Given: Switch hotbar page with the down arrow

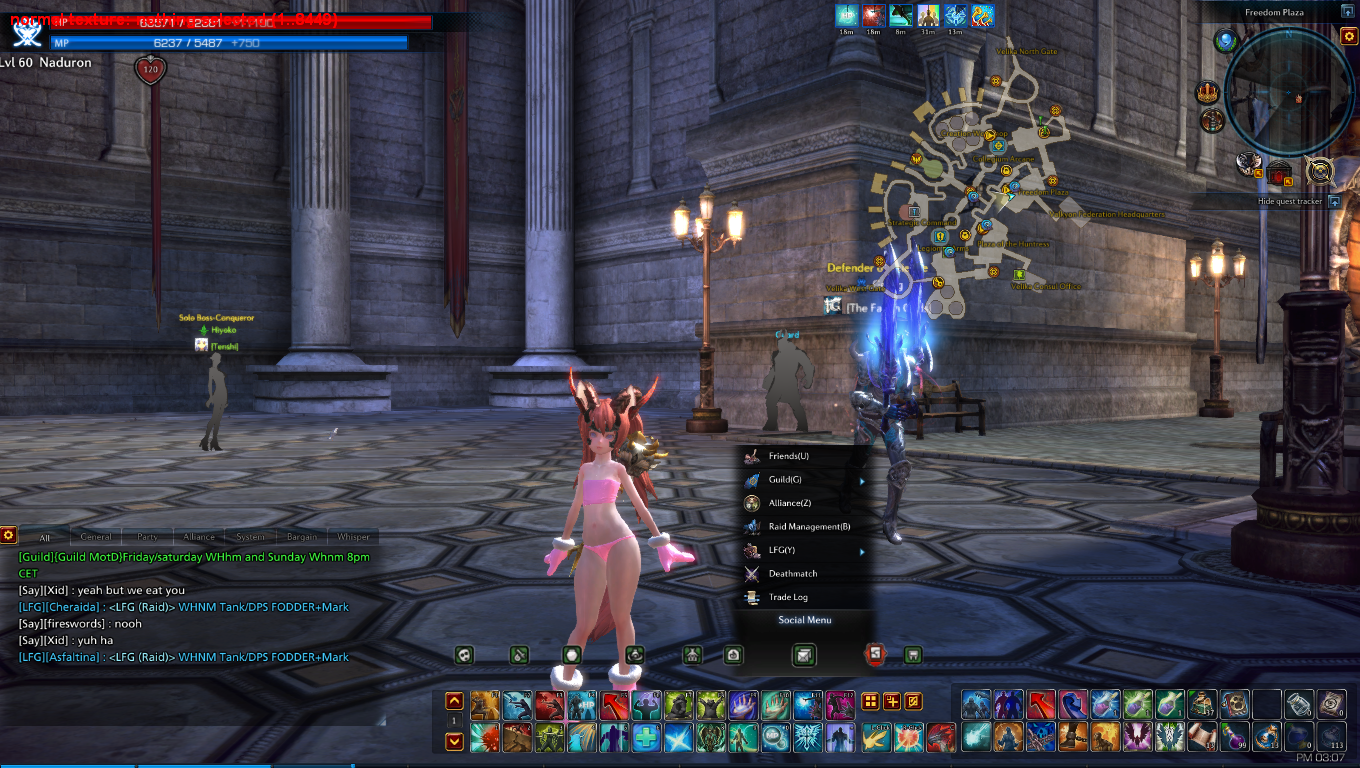Looking at the screenshot, I should click(x=454, y=741).
